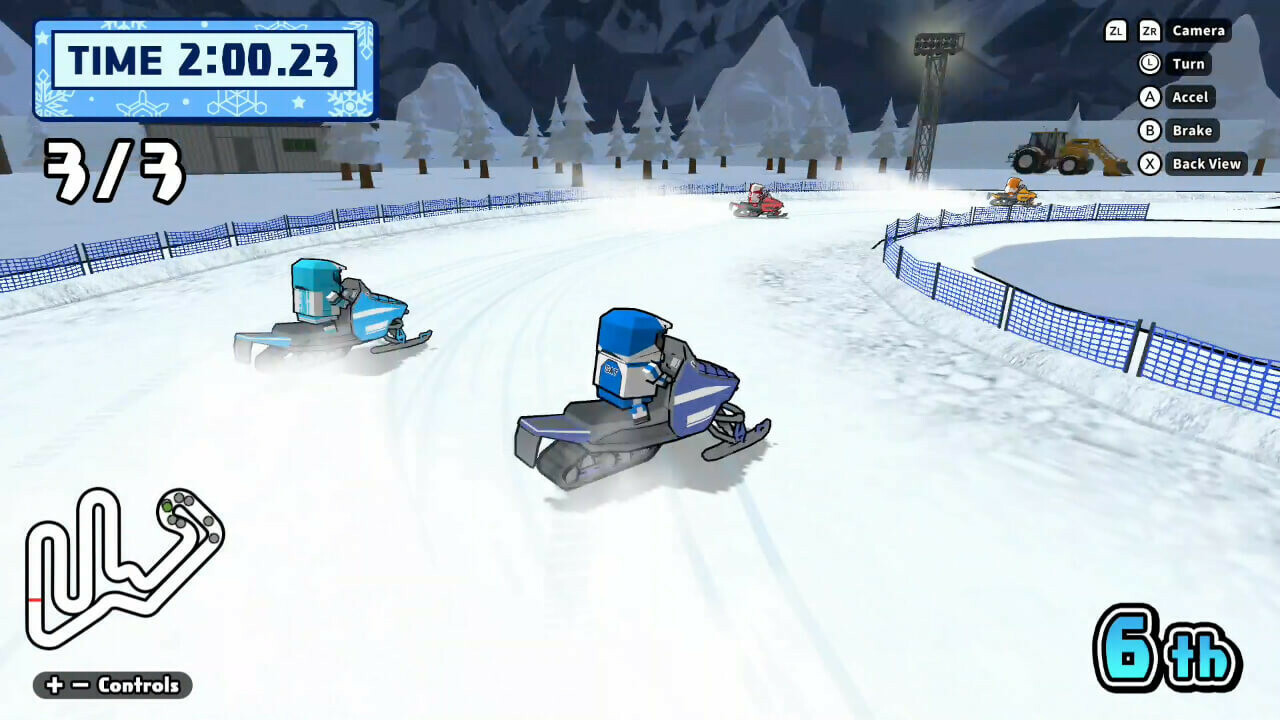Select the Accel entry in the control legend

[1189, 97]
